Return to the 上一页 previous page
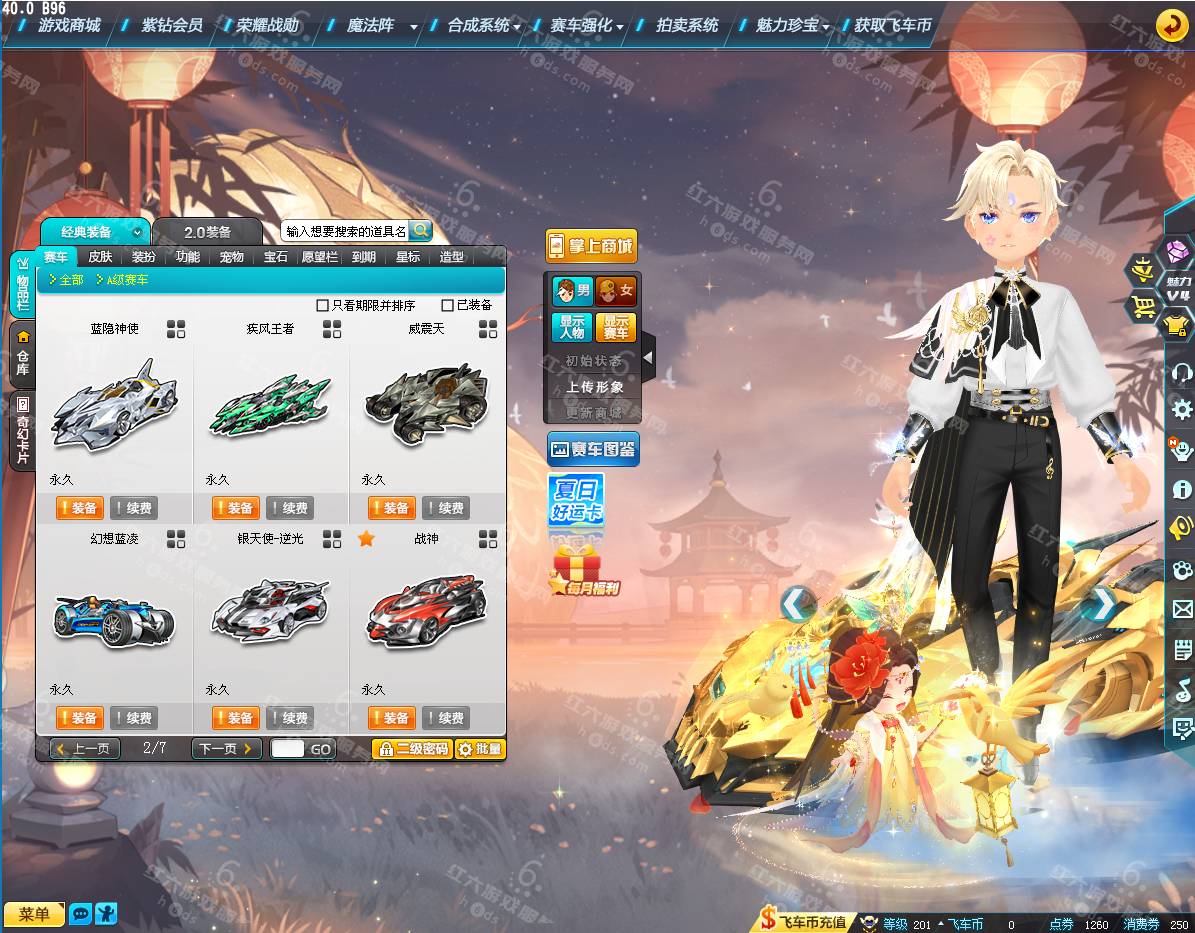The height and width of the screenshot is (933, 1195). click(85, 748)
